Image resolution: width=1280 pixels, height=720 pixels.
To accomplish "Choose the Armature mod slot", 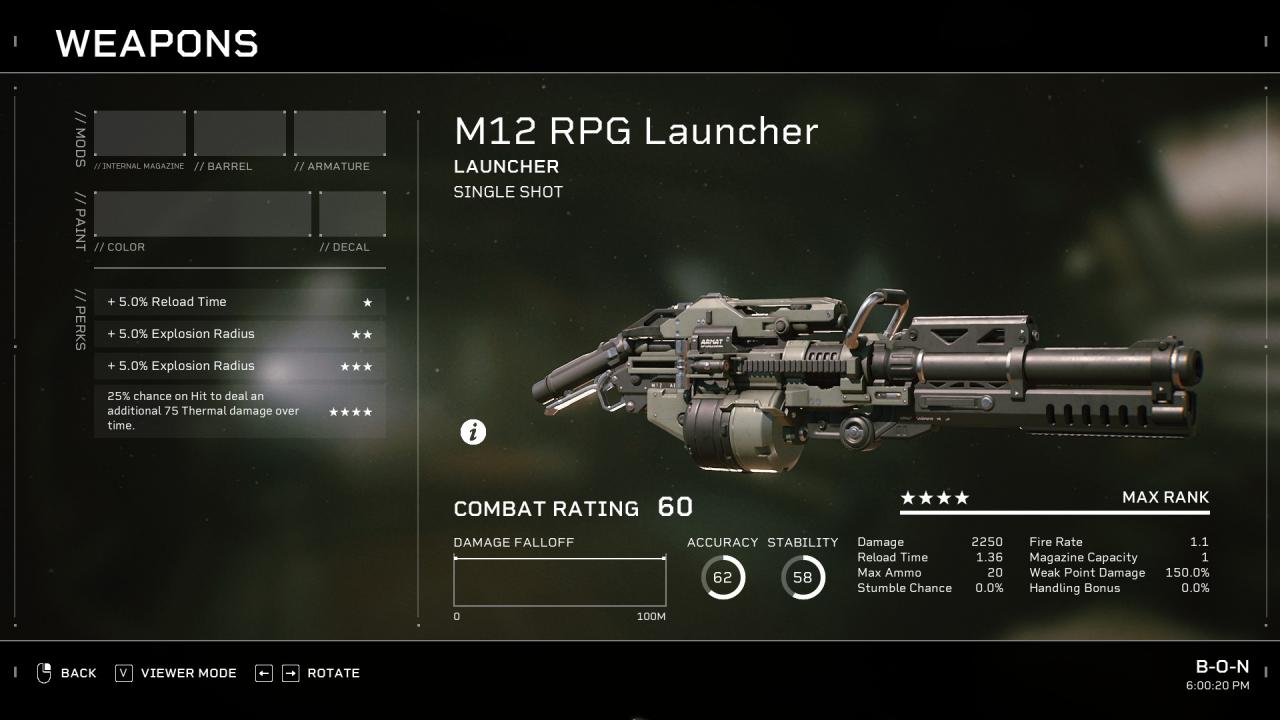I will click(340, 133).
